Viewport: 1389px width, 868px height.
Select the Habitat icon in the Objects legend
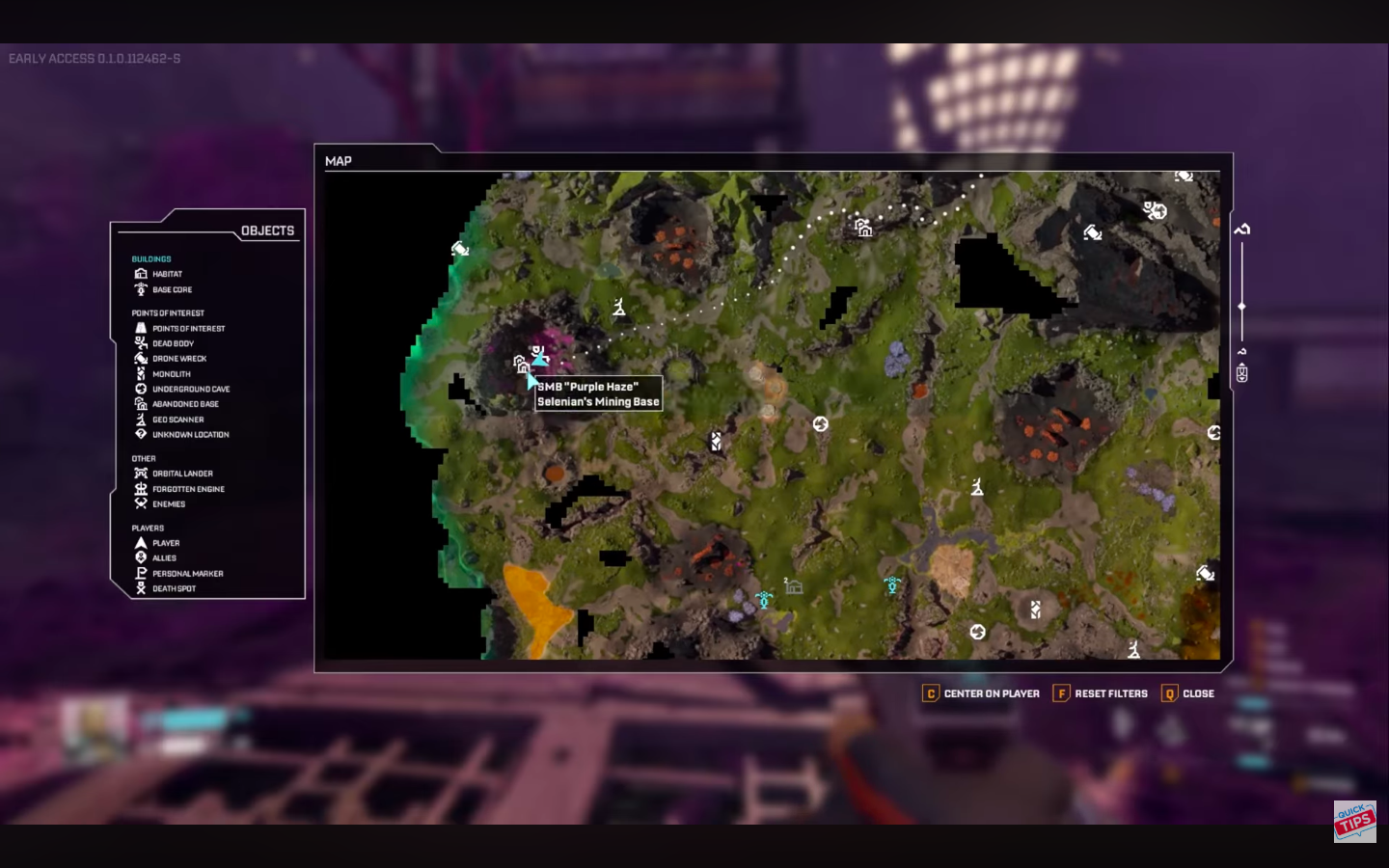(141, 274)
